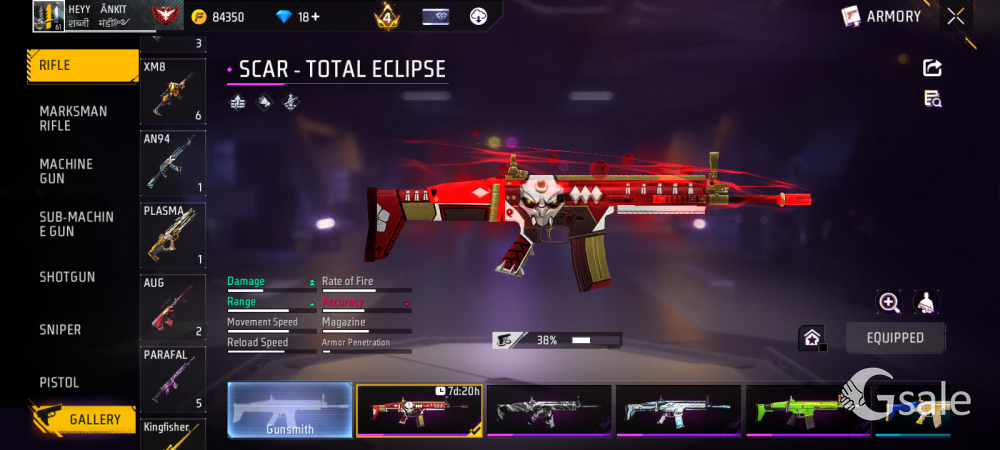Pick the AUG rifle entry
Screen dimensions: 1000x450
173,307
